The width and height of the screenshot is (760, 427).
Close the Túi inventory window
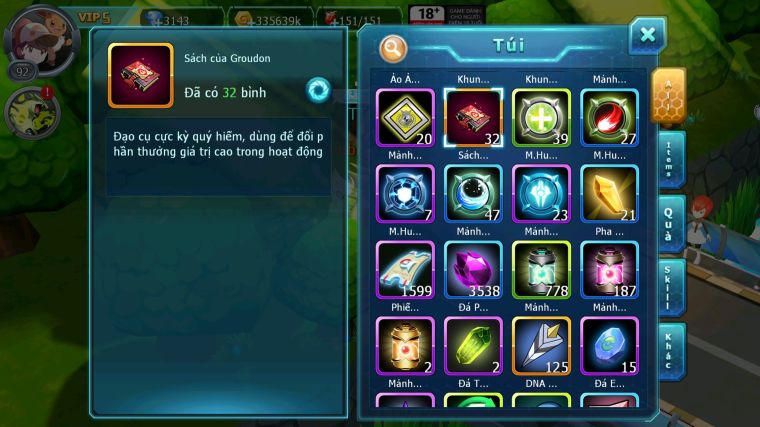click(647, 35)
